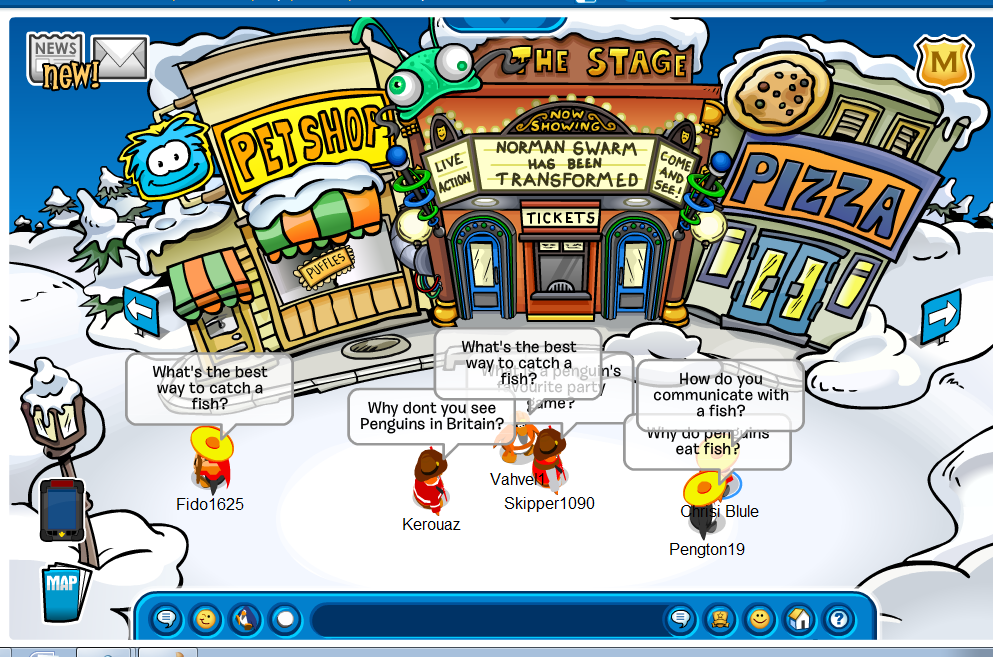Open the mail envelope

tap(120, 58)
